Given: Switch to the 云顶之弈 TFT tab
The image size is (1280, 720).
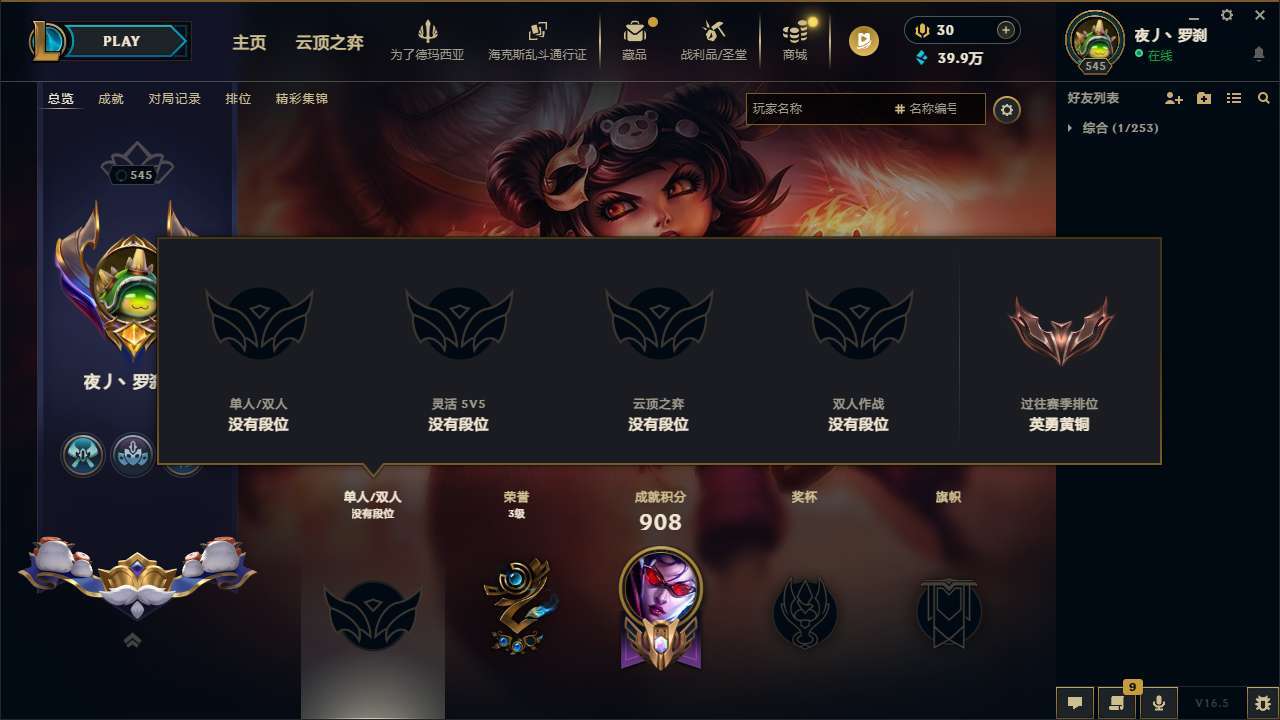Looking at the screenshot, I should pyautogui.click(x=327, y=44).
